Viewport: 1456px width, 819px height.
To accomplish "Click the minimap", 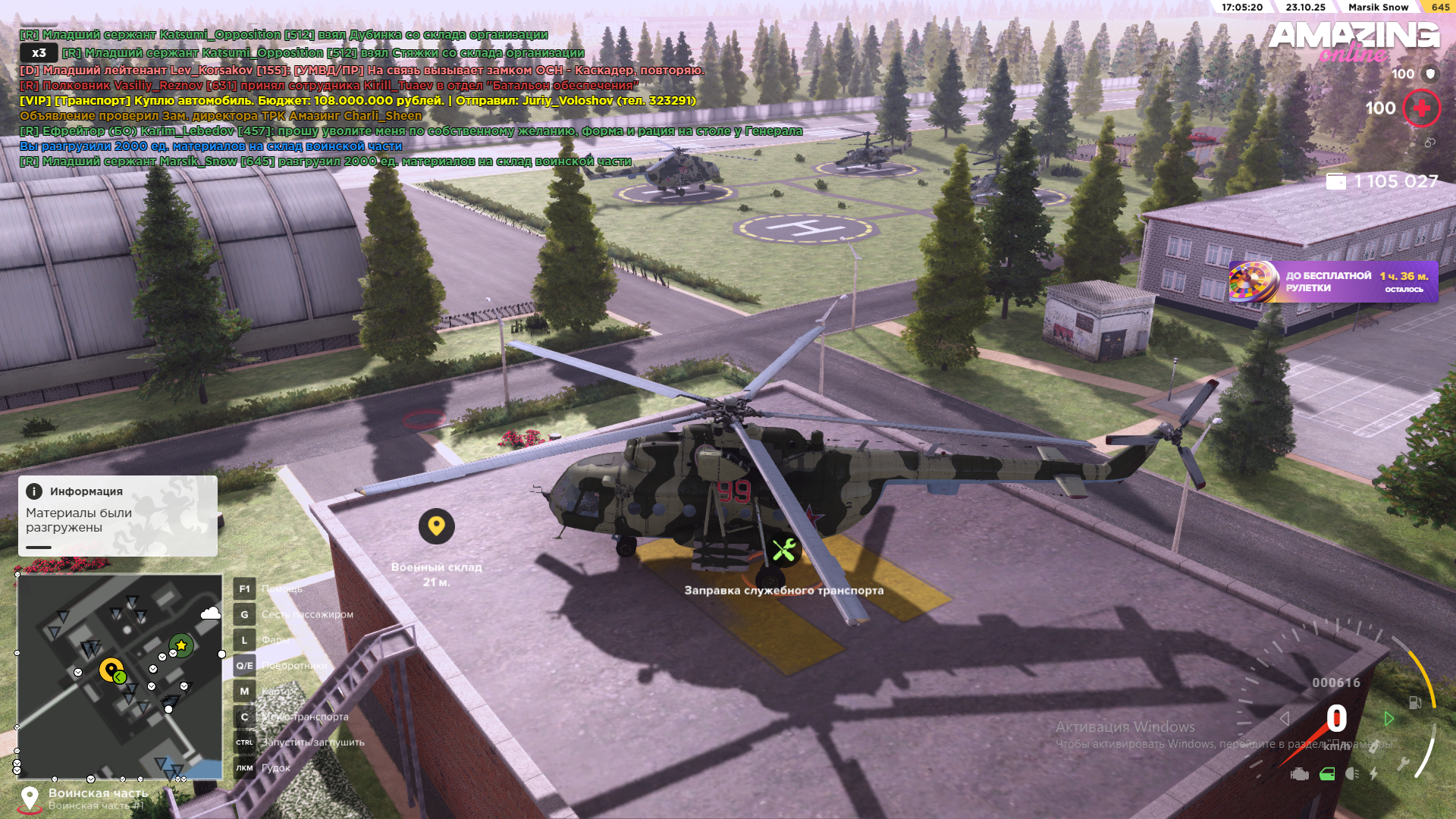I will [x=120, y=676].
